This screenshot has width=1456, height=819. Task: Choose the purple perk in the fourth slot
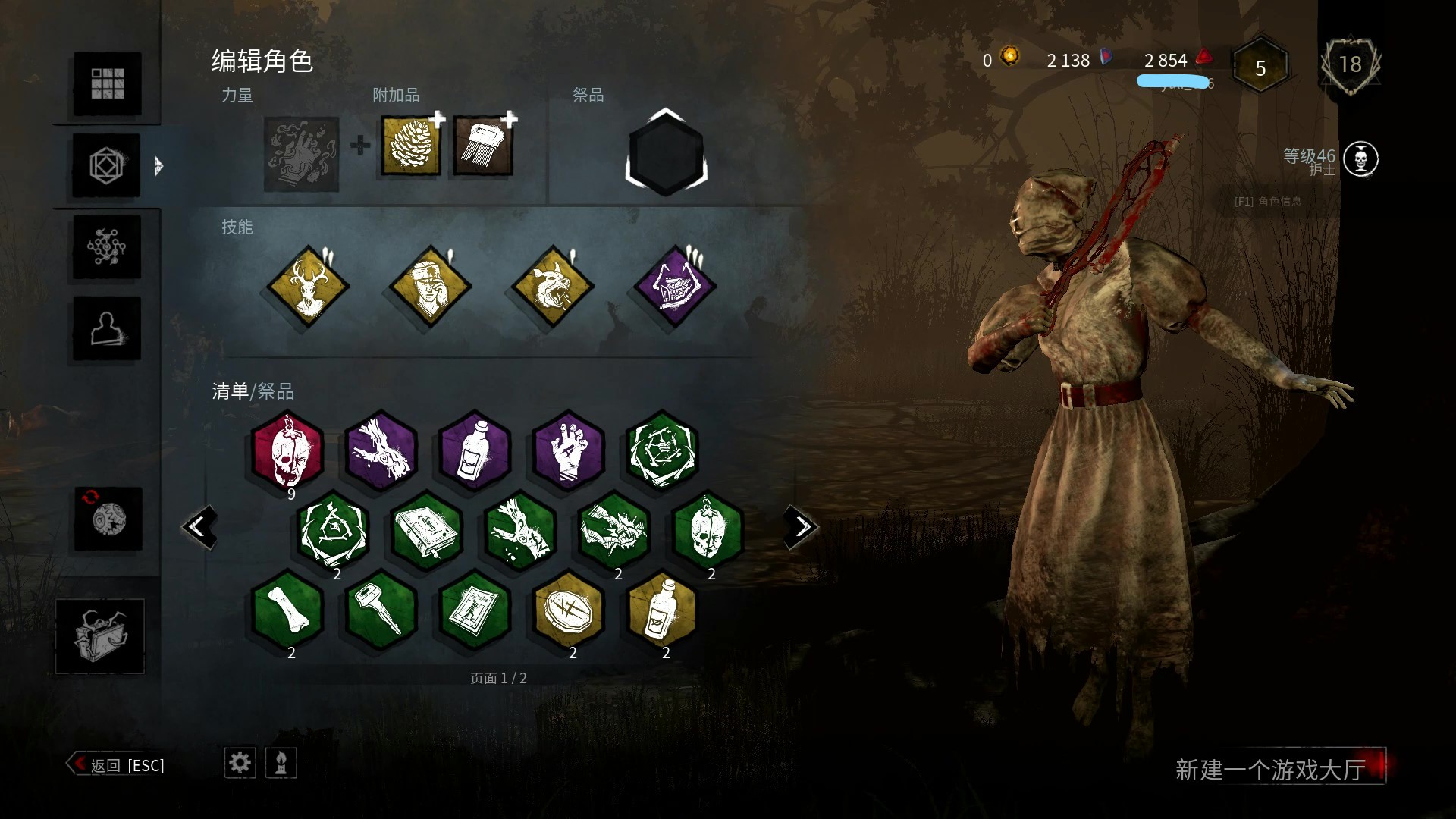674,287
